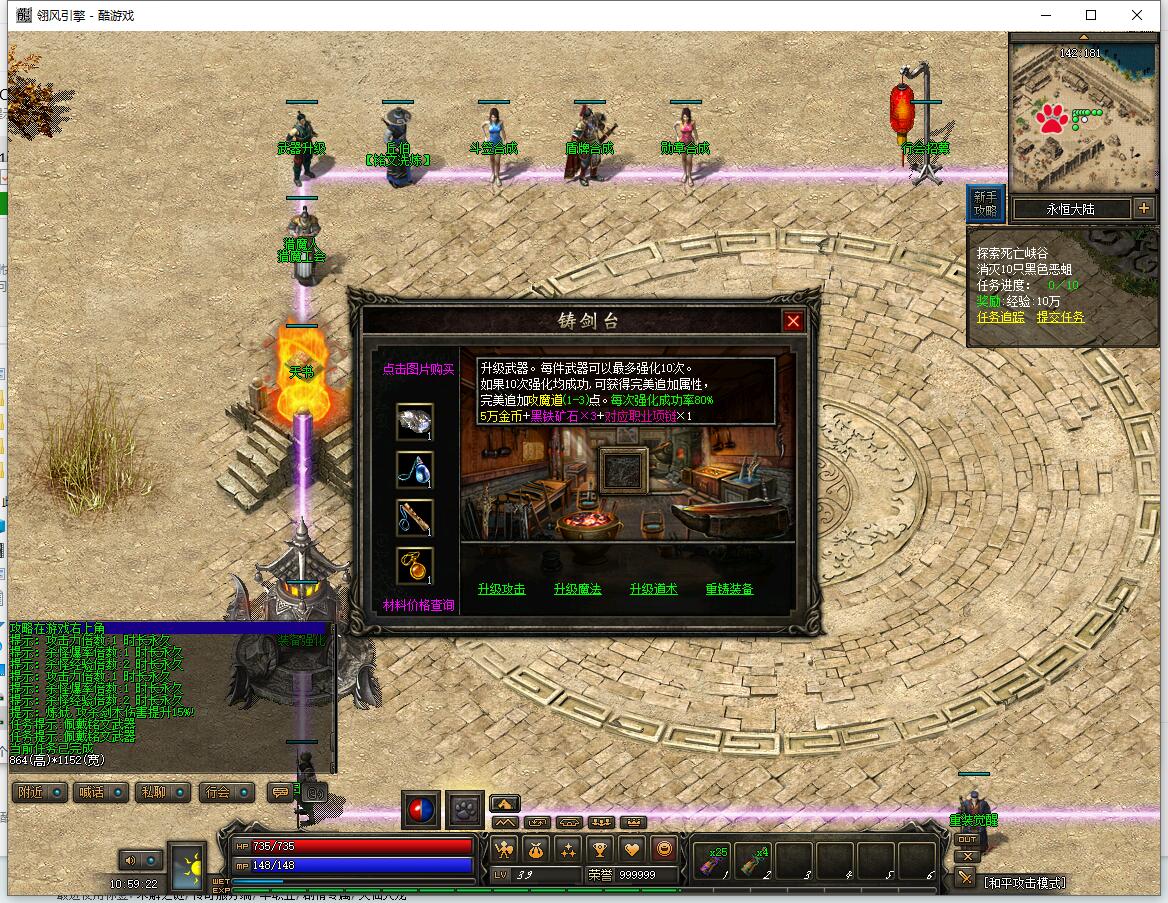Buy the black iron ore item

[414, 422]
